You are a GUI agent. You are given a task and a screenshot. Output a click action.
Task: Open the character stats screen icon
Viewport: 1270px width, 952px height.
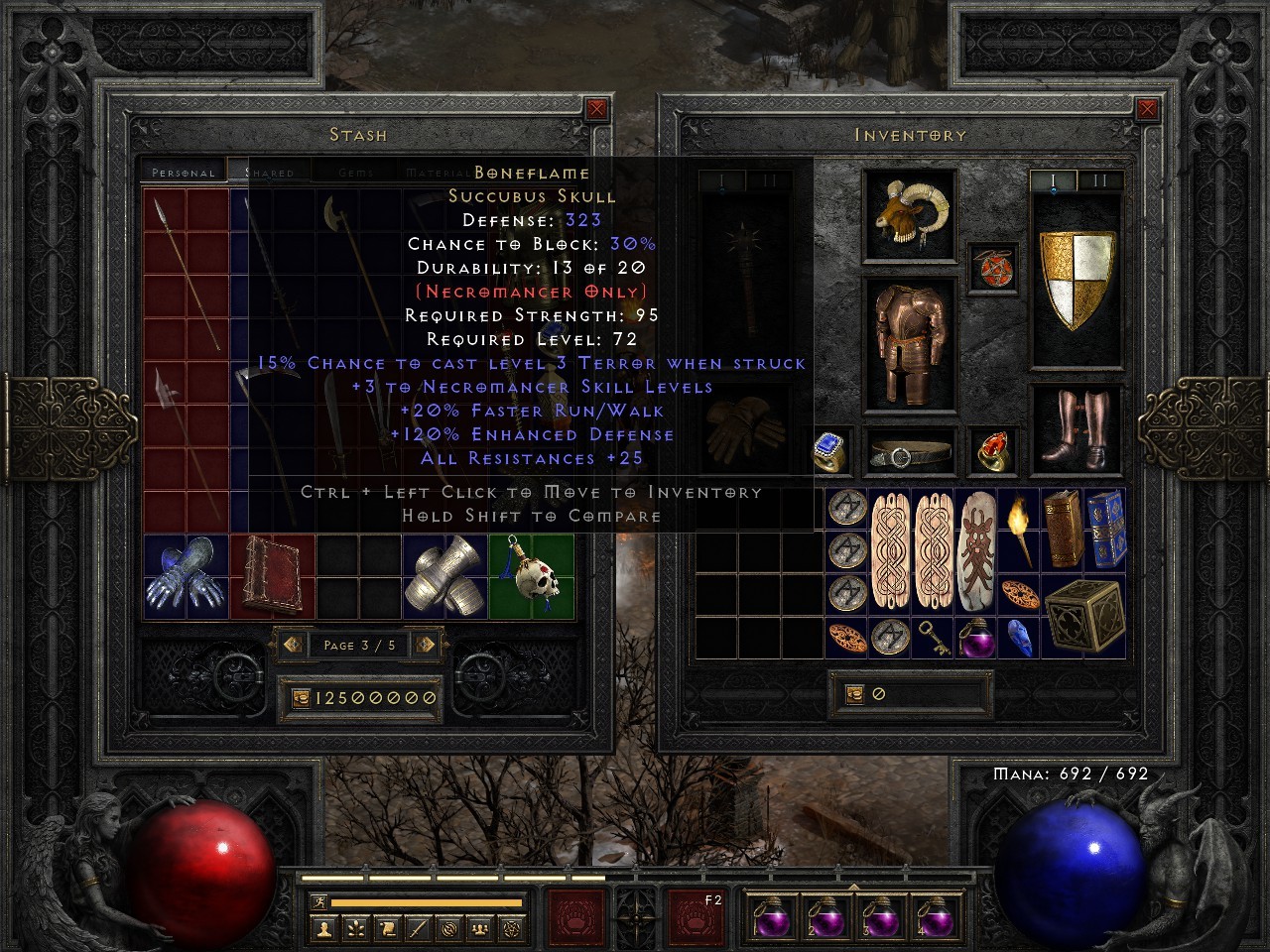(321, 929)
